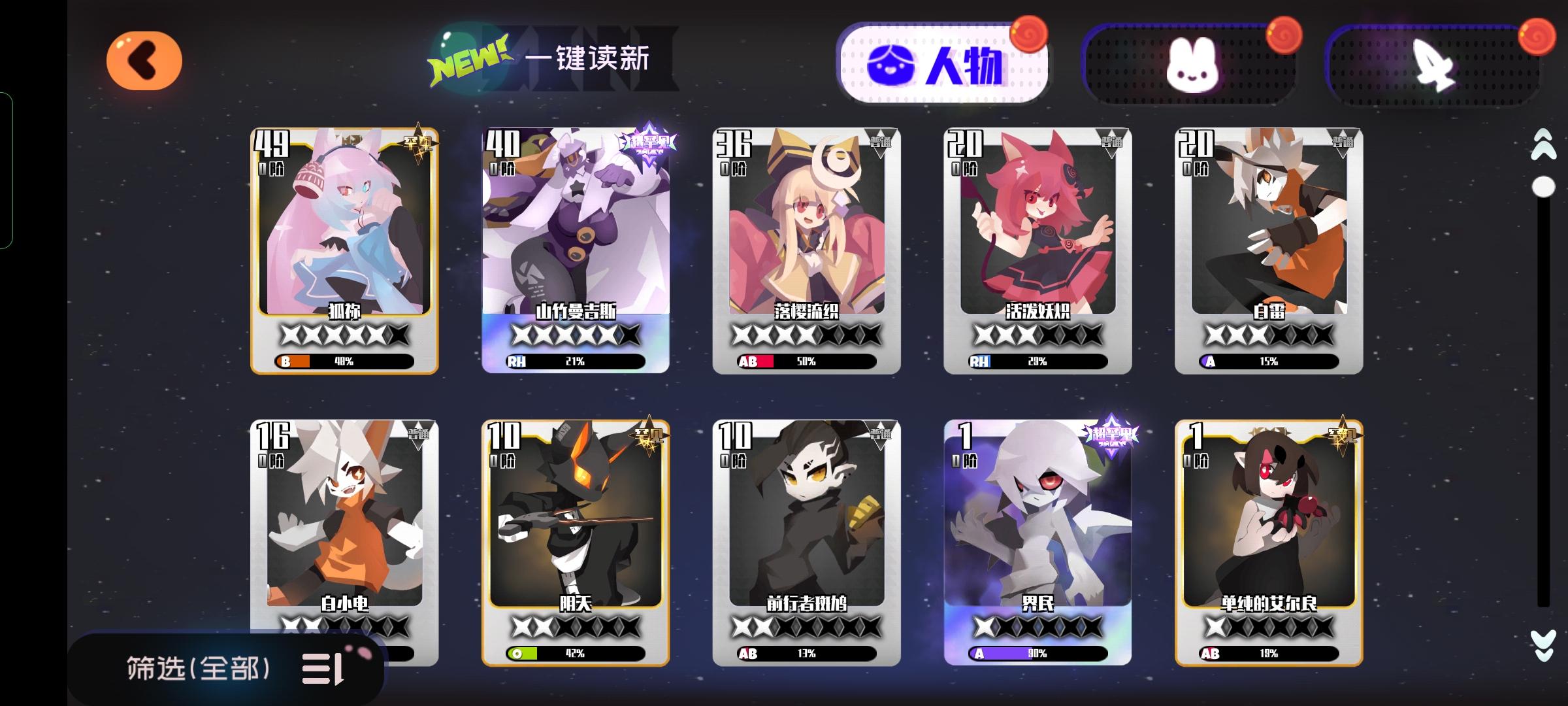Image resolution: width=1568 pixels, height=706 pixels.
Task: Switch to the rabbit tab
Action: tap(1194, 65)
